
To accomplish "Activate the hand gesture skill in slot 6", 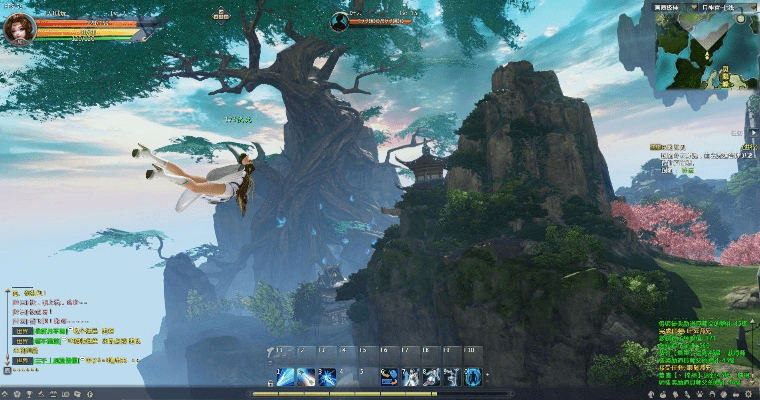I will pyautogui.click(x=389, y=376).
